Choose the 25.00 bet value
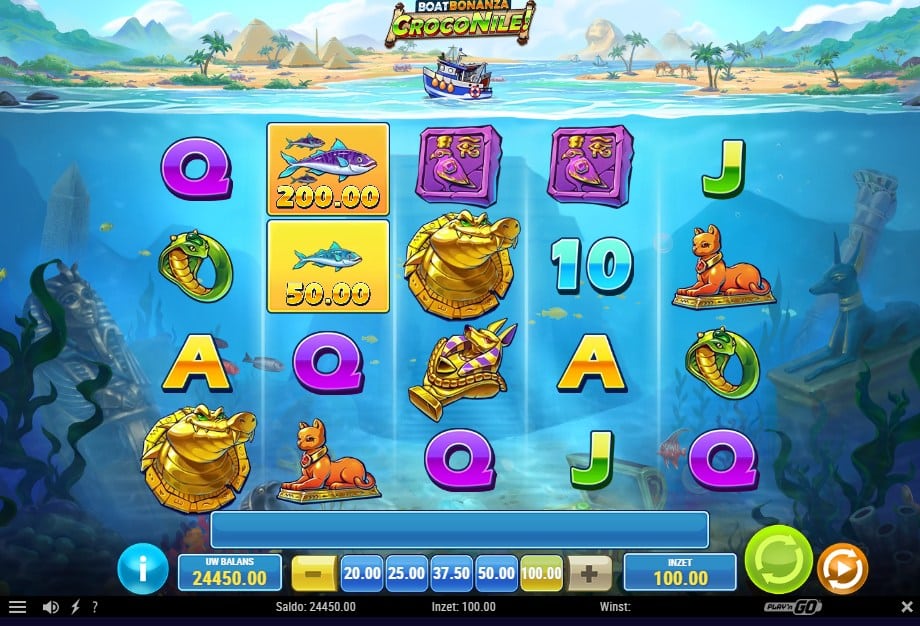The image size is (920, 626). click(x=407, y=574)
